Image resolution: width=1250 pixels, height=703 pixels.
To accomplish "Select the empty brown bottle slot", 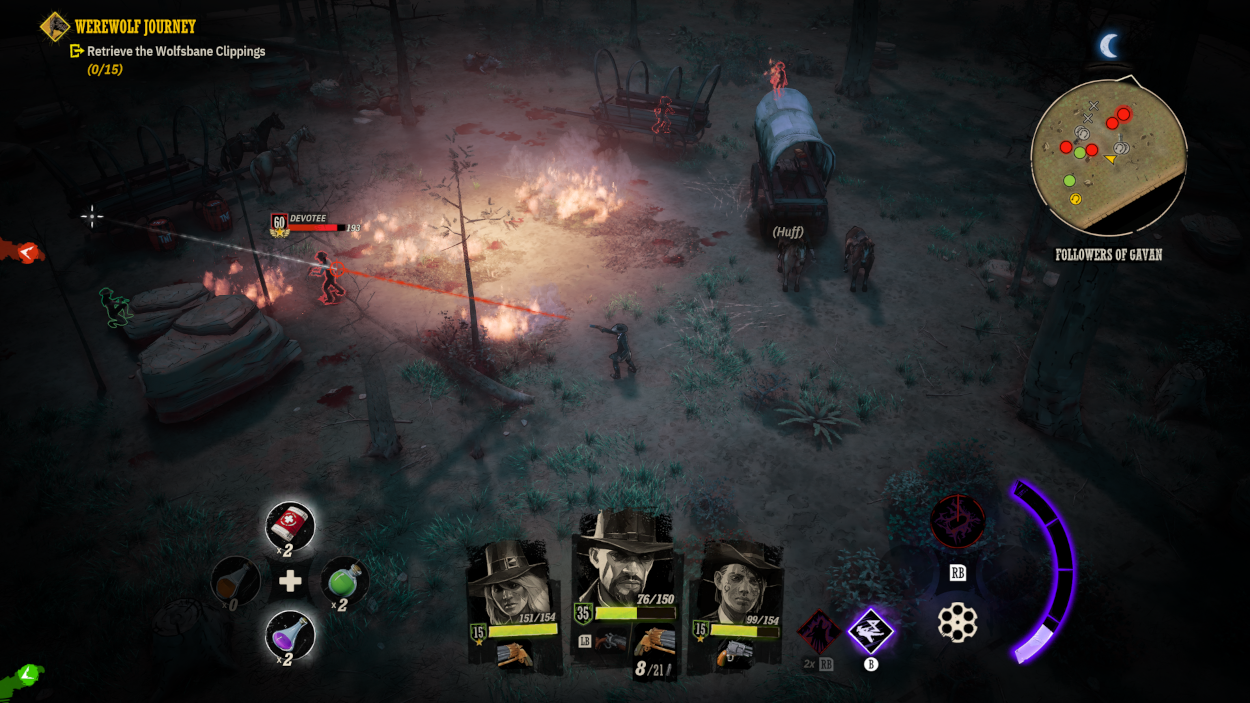I will [x=236, y=581].
